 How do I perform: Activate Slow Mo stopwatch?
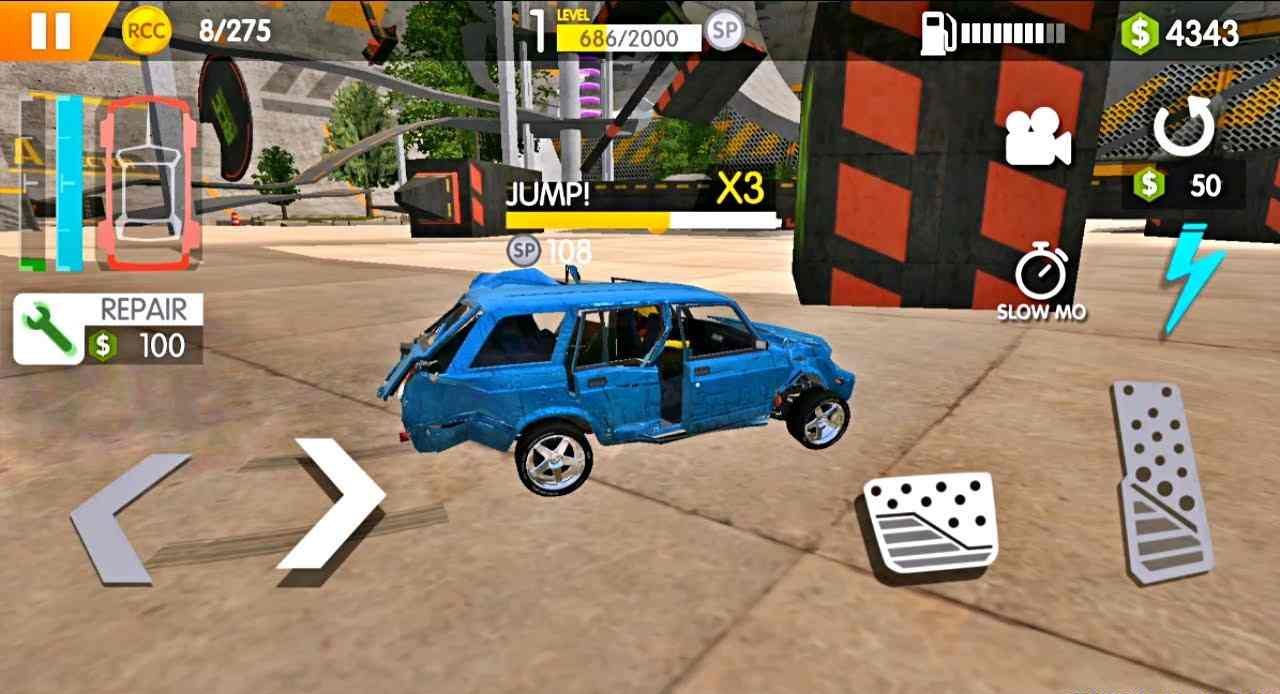[x=1041, y=283]
